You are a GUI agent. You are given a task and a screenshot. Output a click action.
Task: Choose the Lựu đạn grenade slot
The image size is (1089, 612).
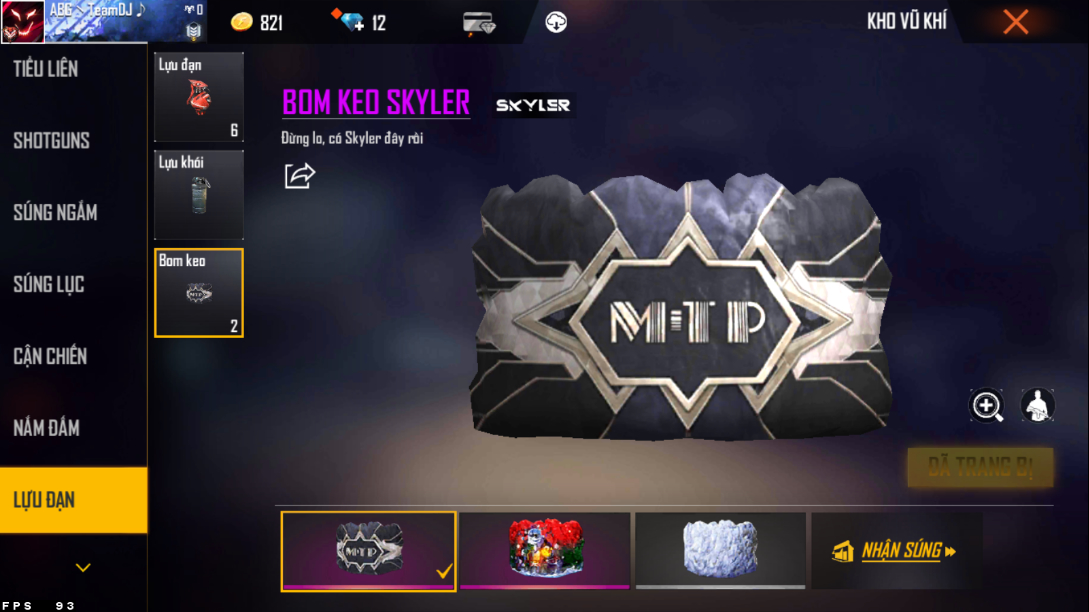click(x=198, y=97)
